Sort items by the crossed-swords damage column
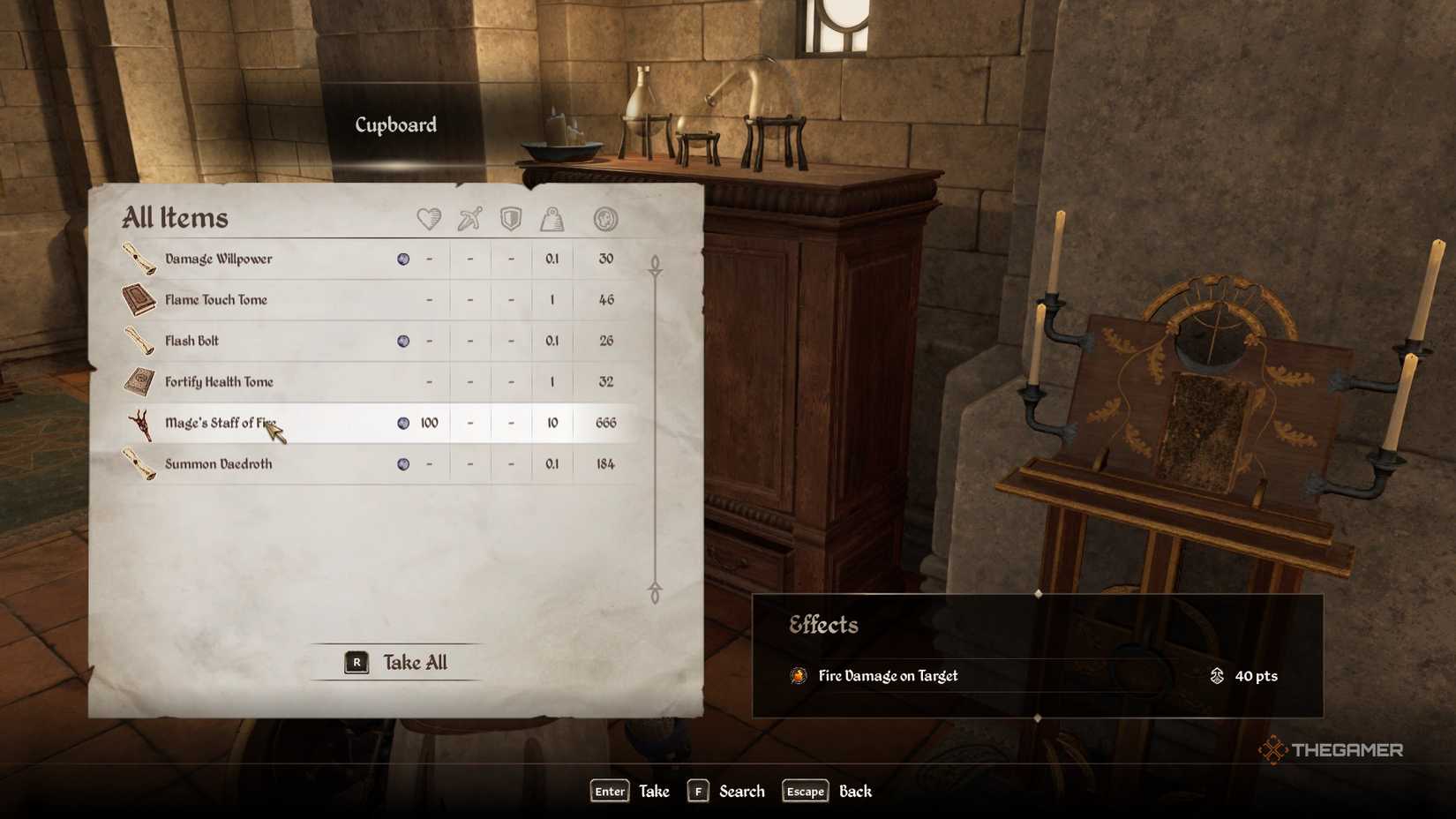 [x=469, y=219]
